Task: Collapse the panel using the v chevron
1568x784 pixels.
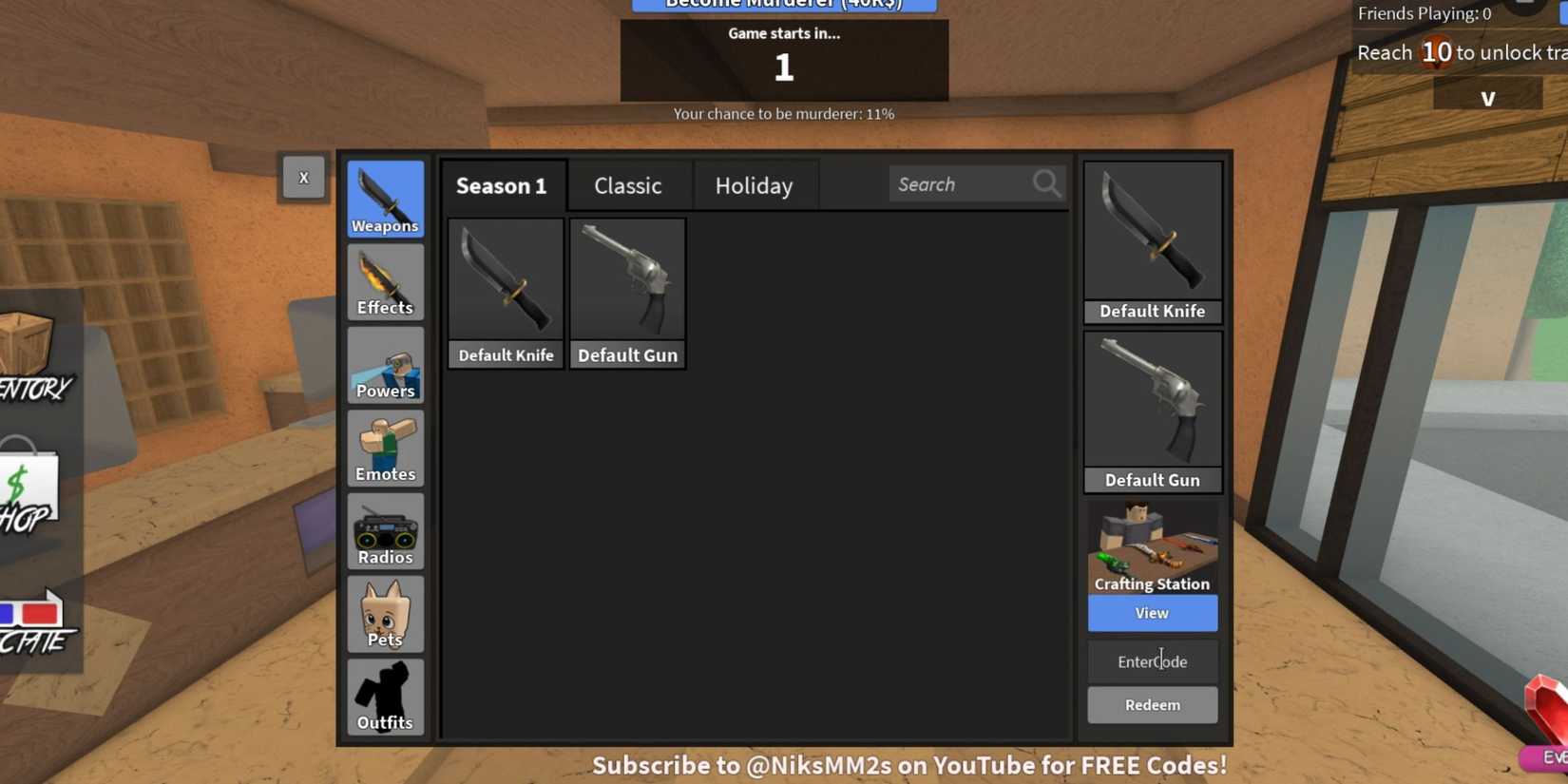Action: click(1489, 96)
